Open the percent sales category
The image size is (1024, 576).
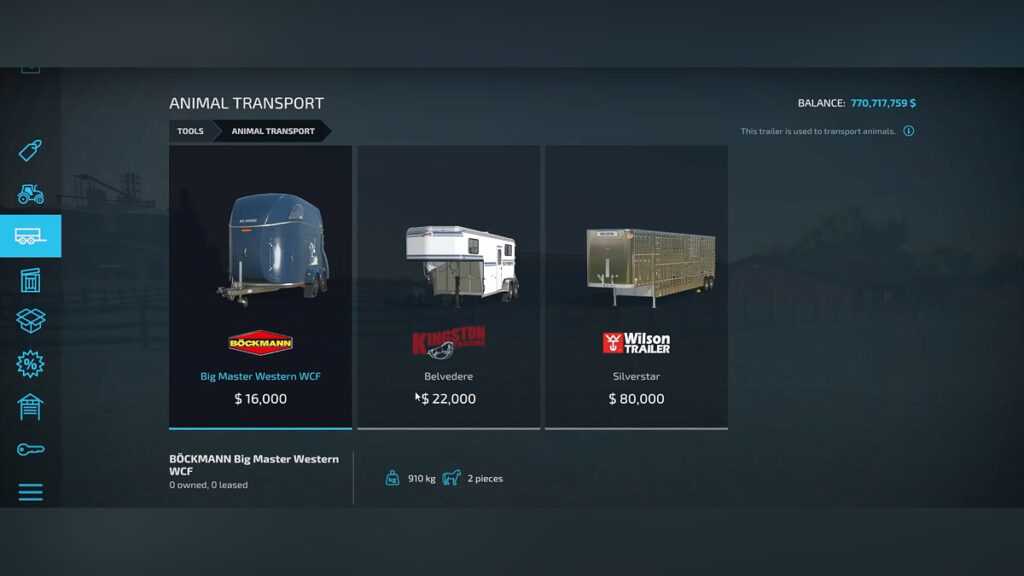[30, 364]
